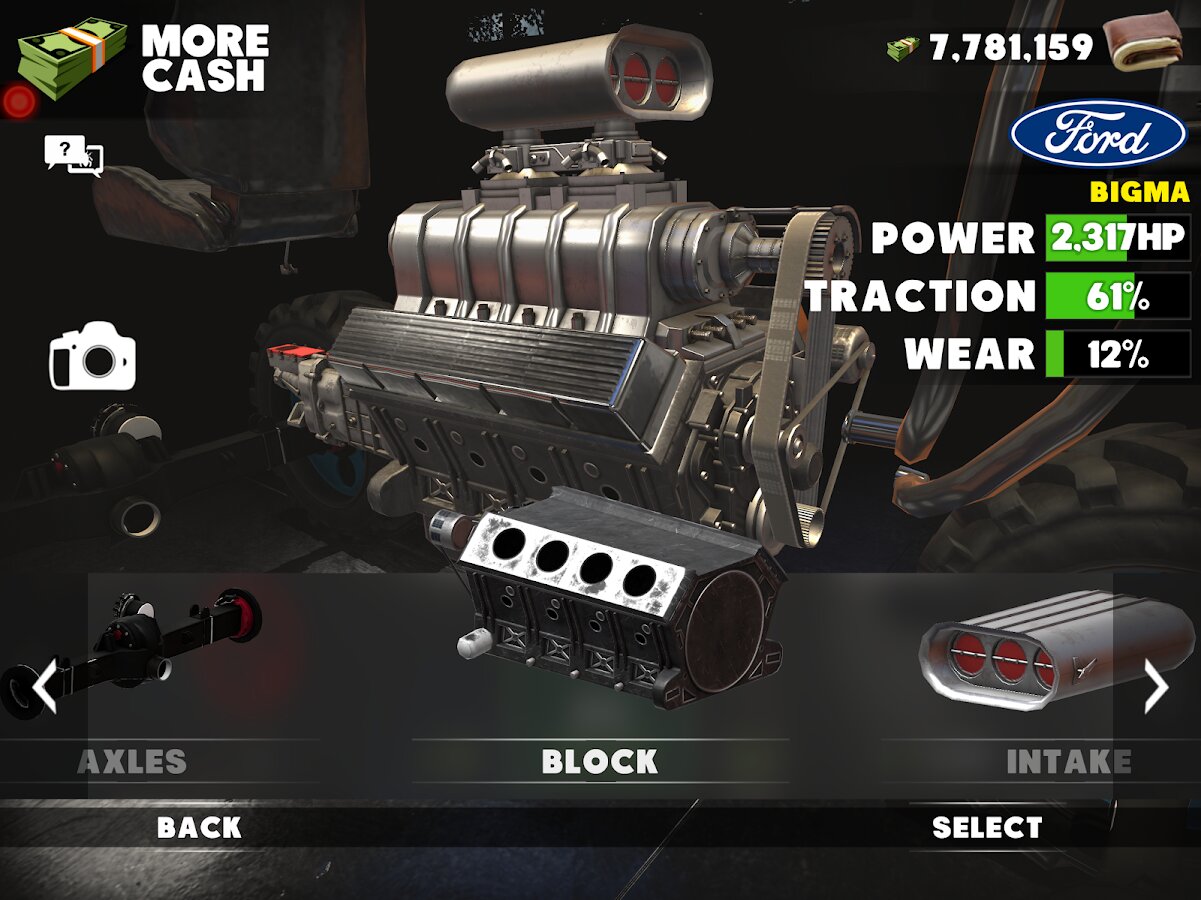Screen dimensions: 1201x900
Task: Go back with the Back button
Action: pyautogui.click(x=199, y=828)
